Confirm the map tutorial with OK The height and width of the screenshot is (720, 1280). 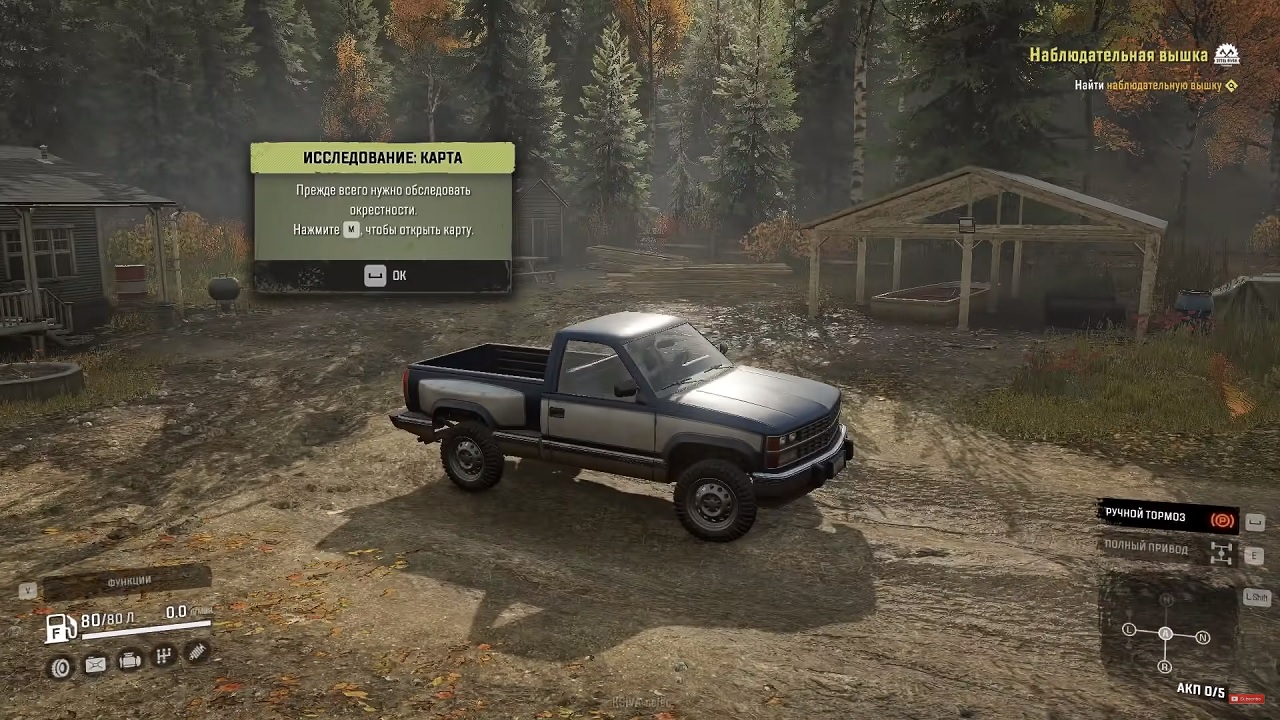pos(385,276)
